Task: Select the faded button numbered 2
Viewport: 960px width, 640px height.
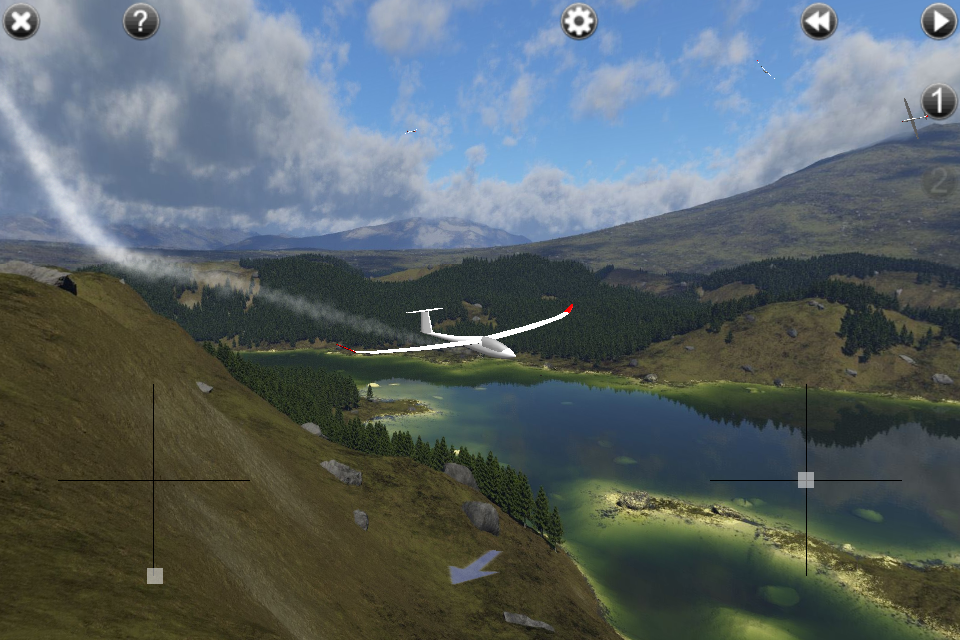Action: pyautogui.click(x=939, y=181)
